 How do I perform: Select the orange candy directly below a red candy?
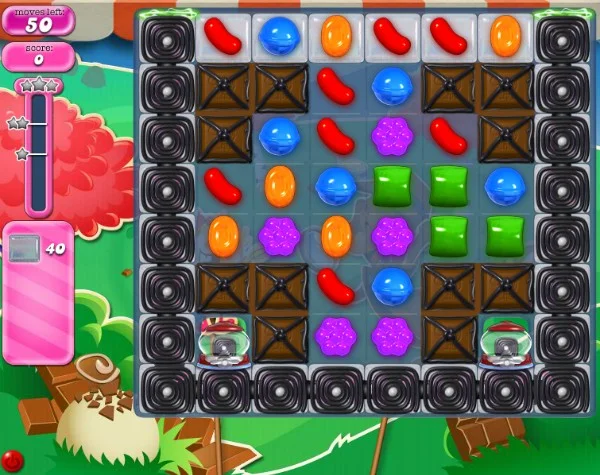(224, 236)
